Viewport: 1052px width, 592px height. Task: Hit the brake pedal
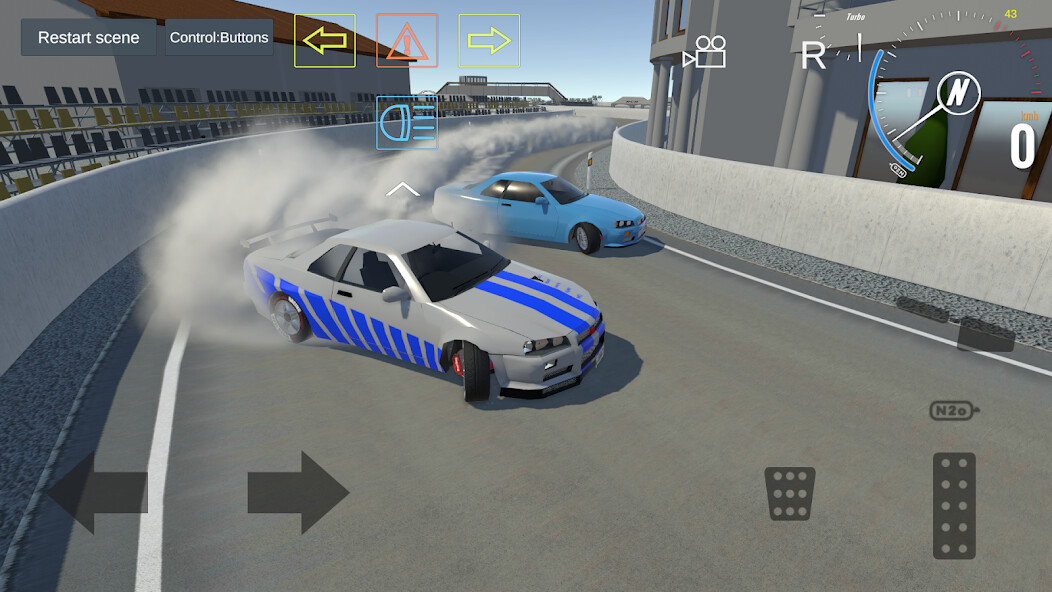click(x=790, y=493)
